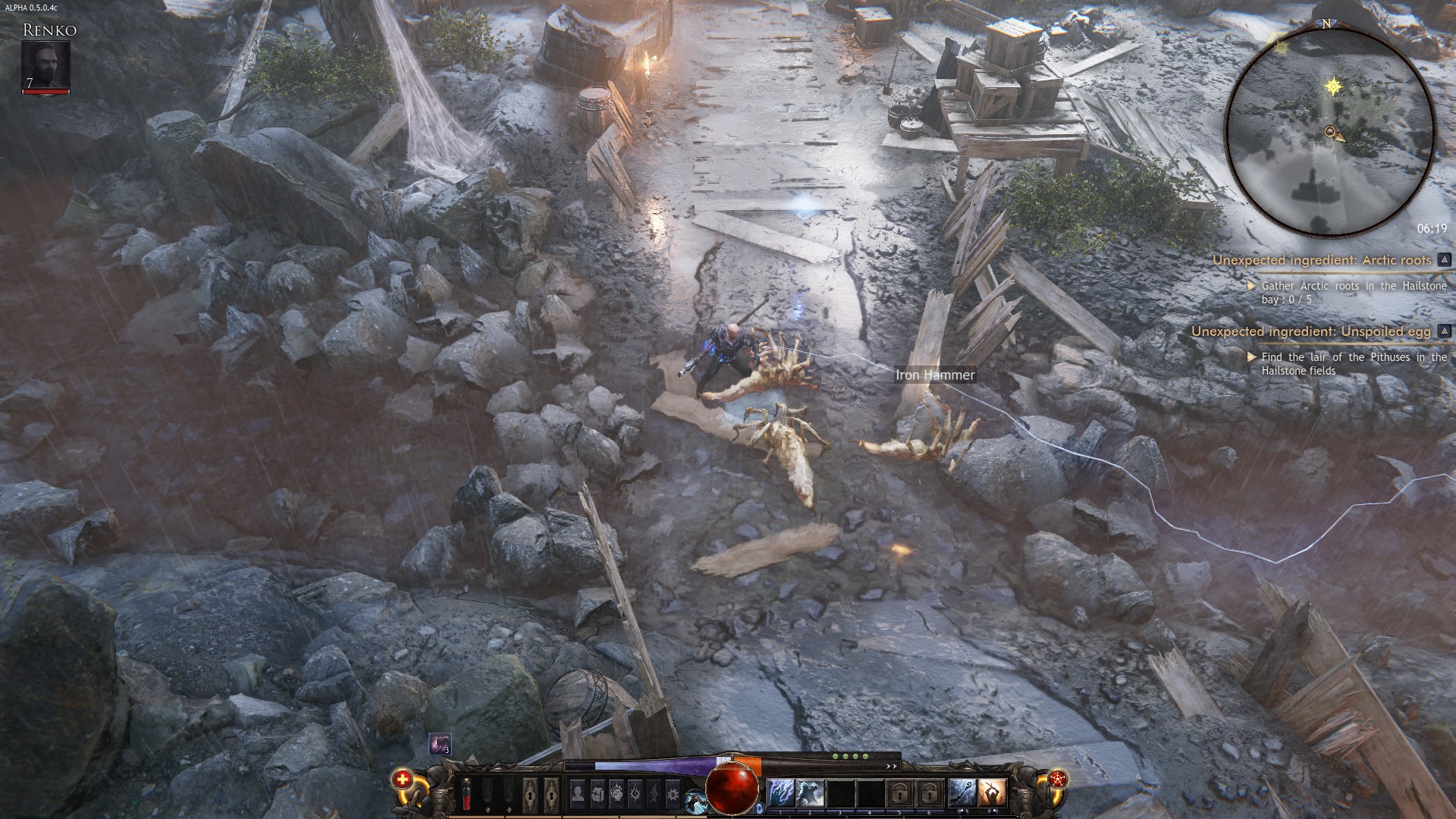Expand the double-arrow on experience bar
The height and width of the screenshot is (819, 1456).
892,766
